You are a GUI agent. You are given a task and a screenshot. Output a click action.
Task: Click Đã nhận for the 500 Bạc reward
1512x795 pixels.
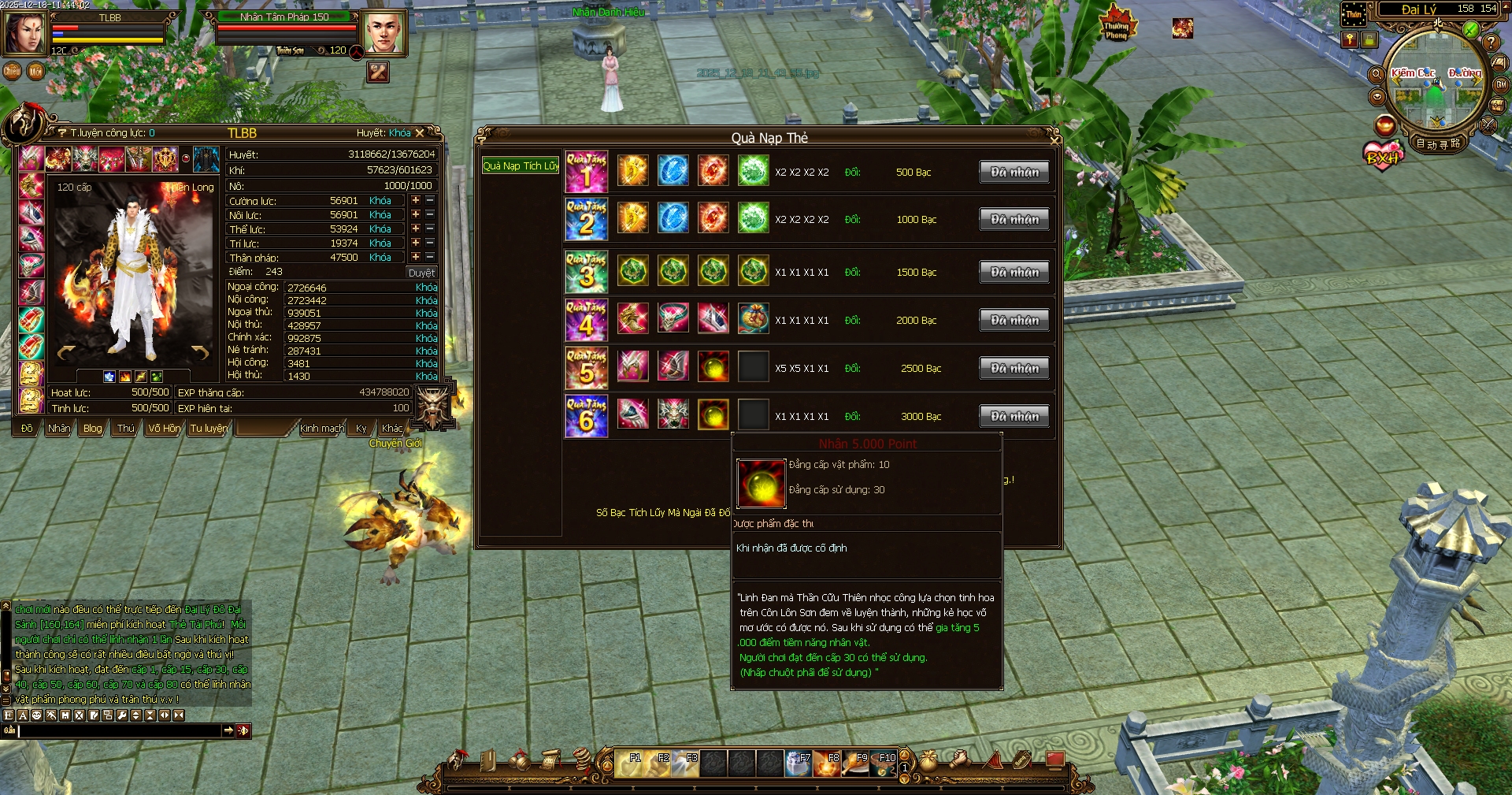[x=1014, y=172]
